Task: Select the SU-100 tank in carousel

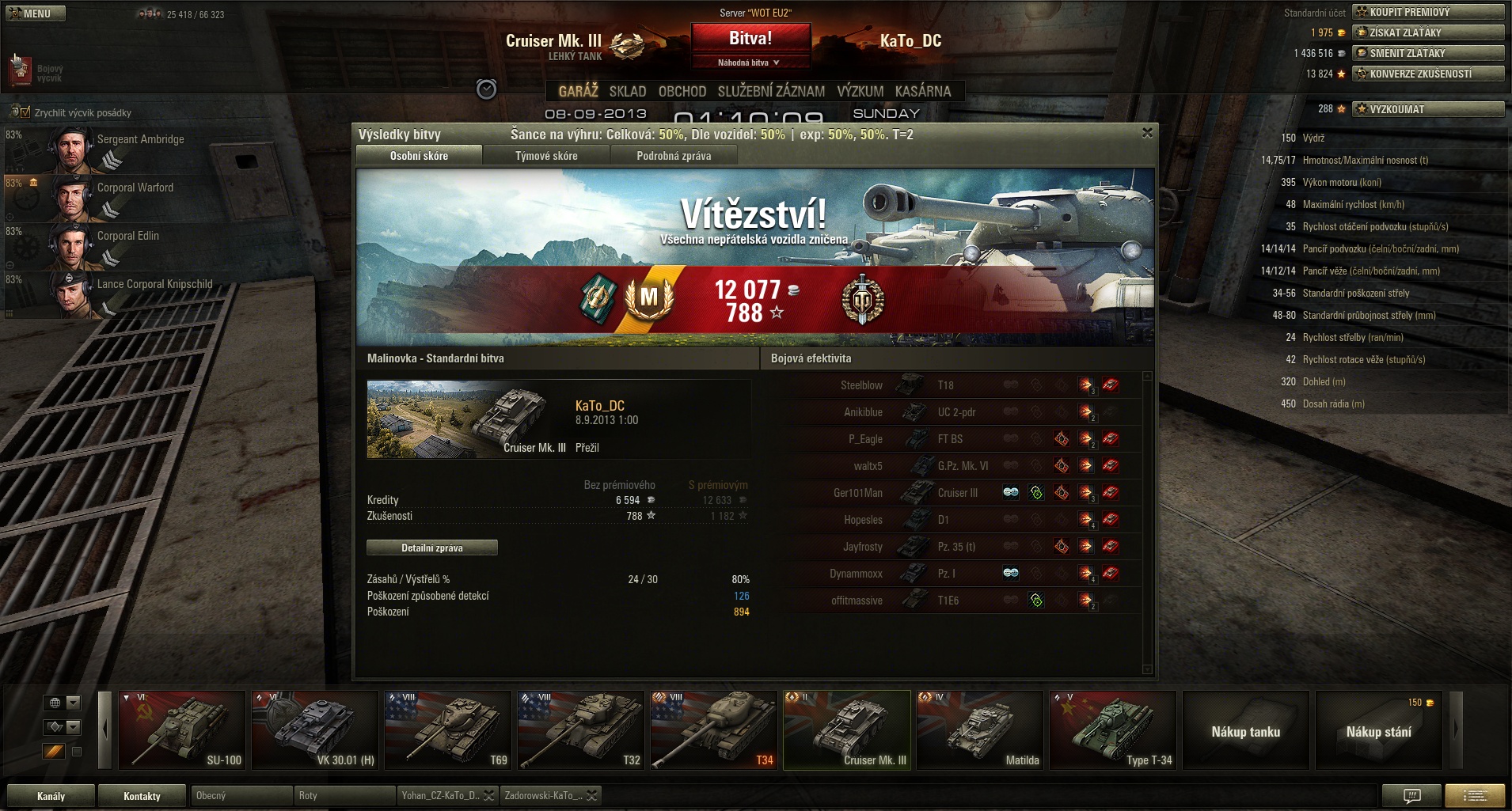Action: click(182, 730)
